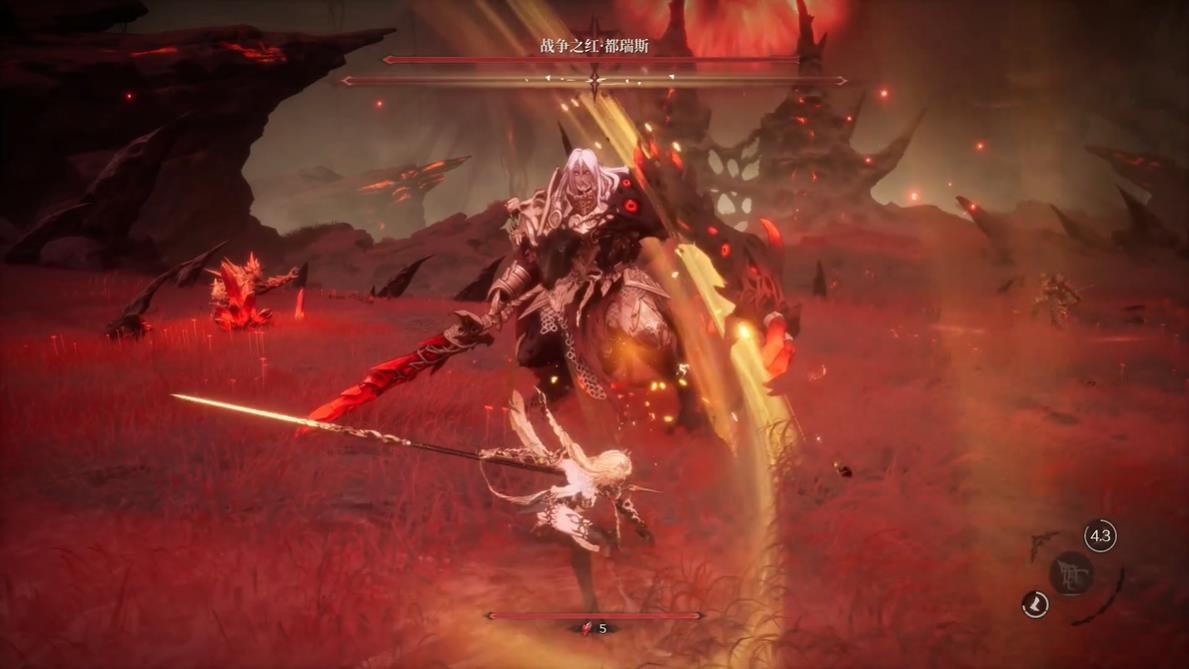Use the boot dodge skill icon
The width and height of the screenshot is (1189, 669).
tap(1035, 604)
